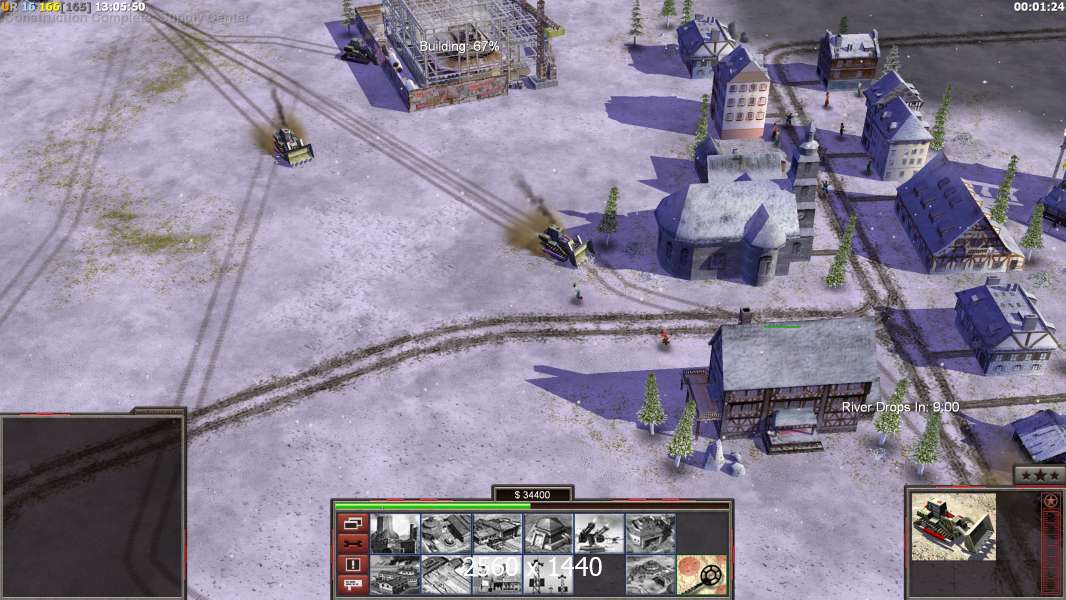
Task: Build the twin-barrel Gattling Cannon
Action: tap(599, 533)
